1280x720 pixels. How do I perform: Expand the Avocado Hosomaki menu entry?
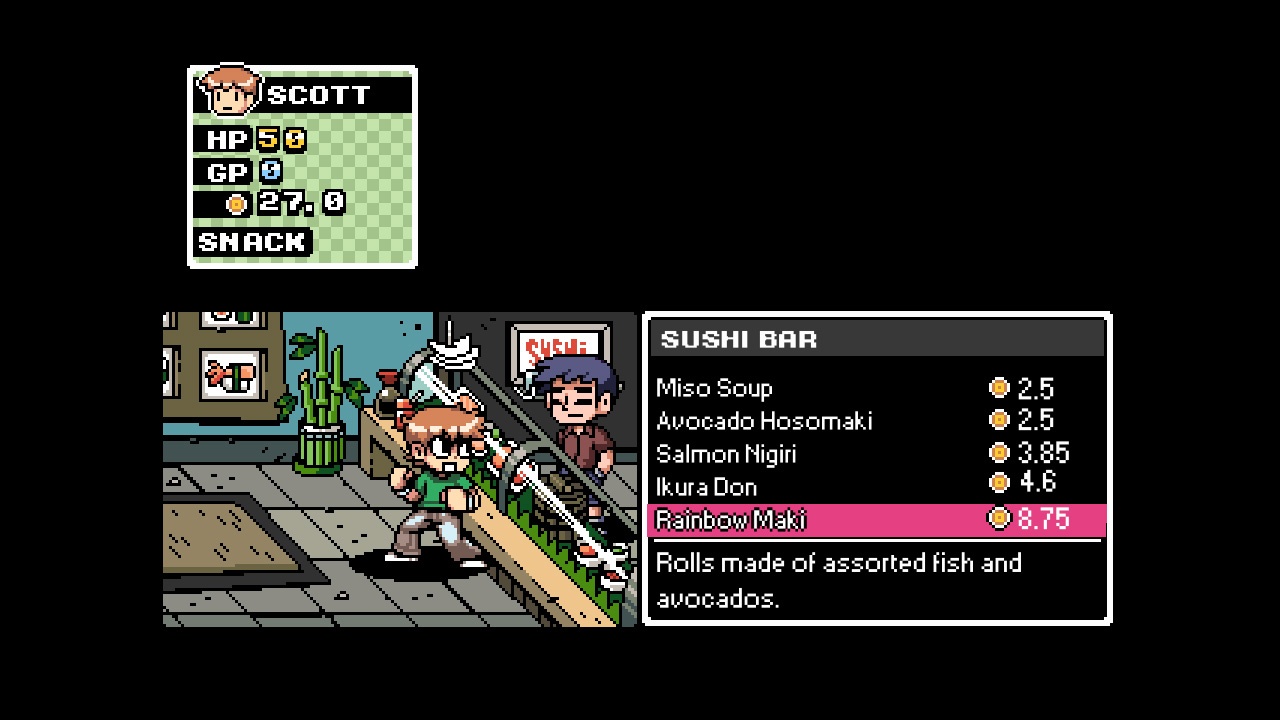point(763,421)
